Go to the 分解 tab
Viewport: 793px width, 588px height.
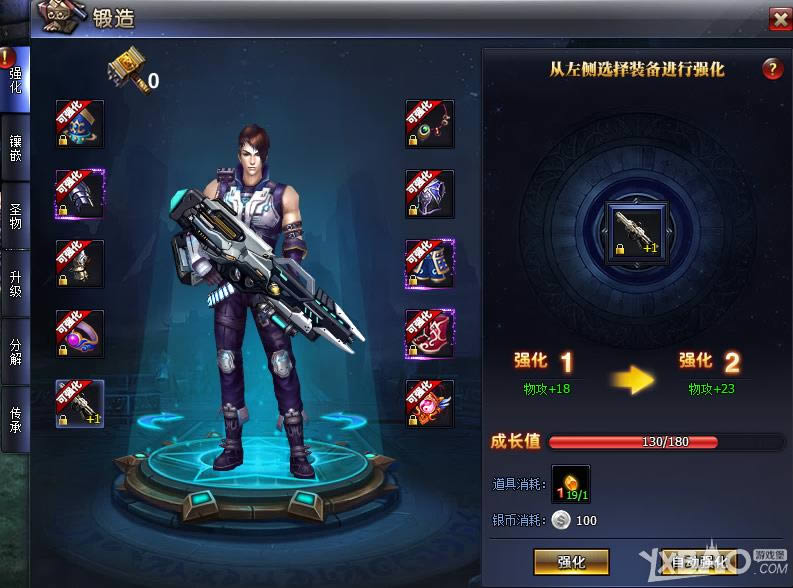coord(15,349)
